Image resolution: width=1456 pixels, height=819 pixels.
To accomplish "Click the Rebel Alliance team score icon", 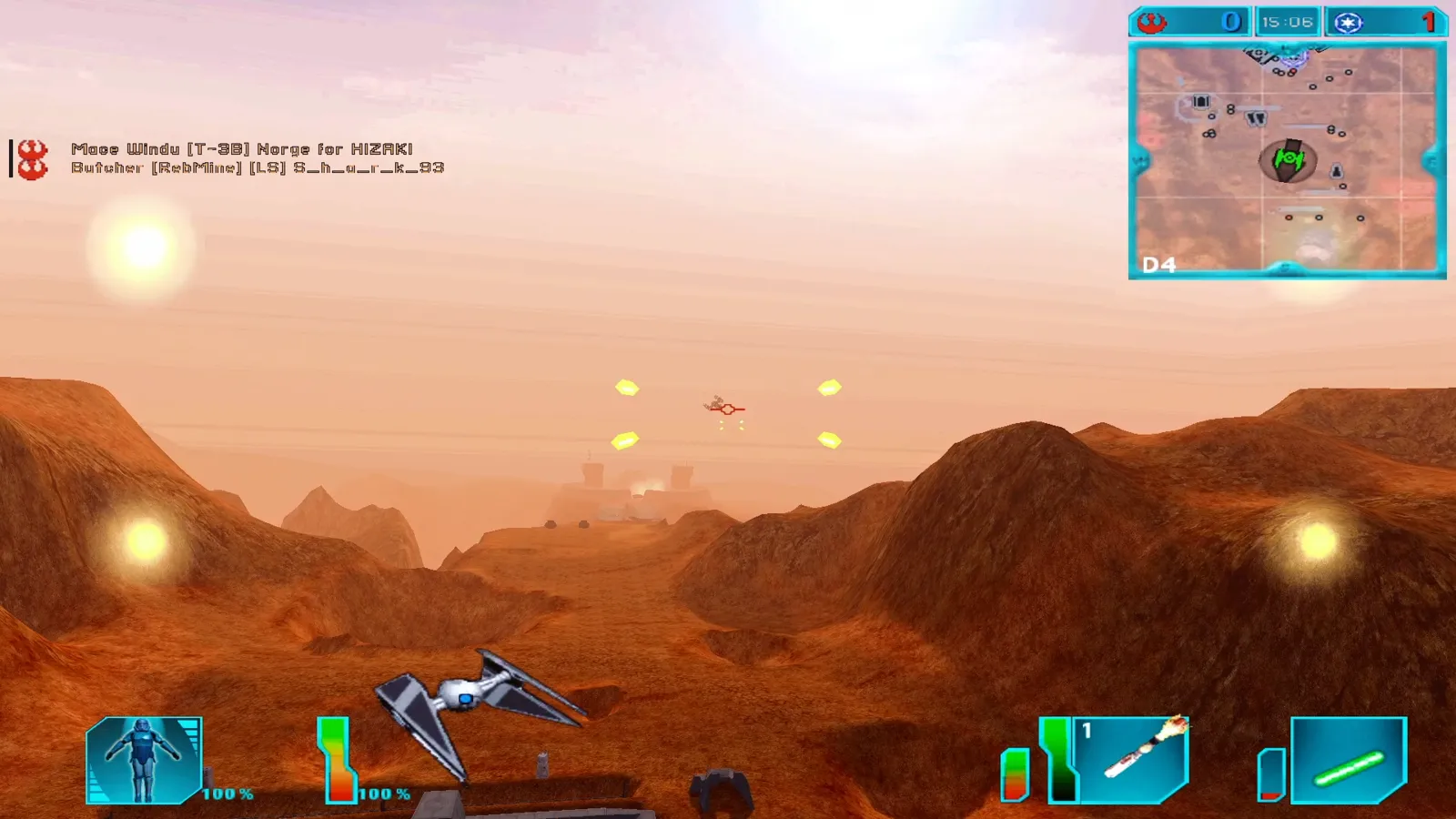I will 1152,22.
